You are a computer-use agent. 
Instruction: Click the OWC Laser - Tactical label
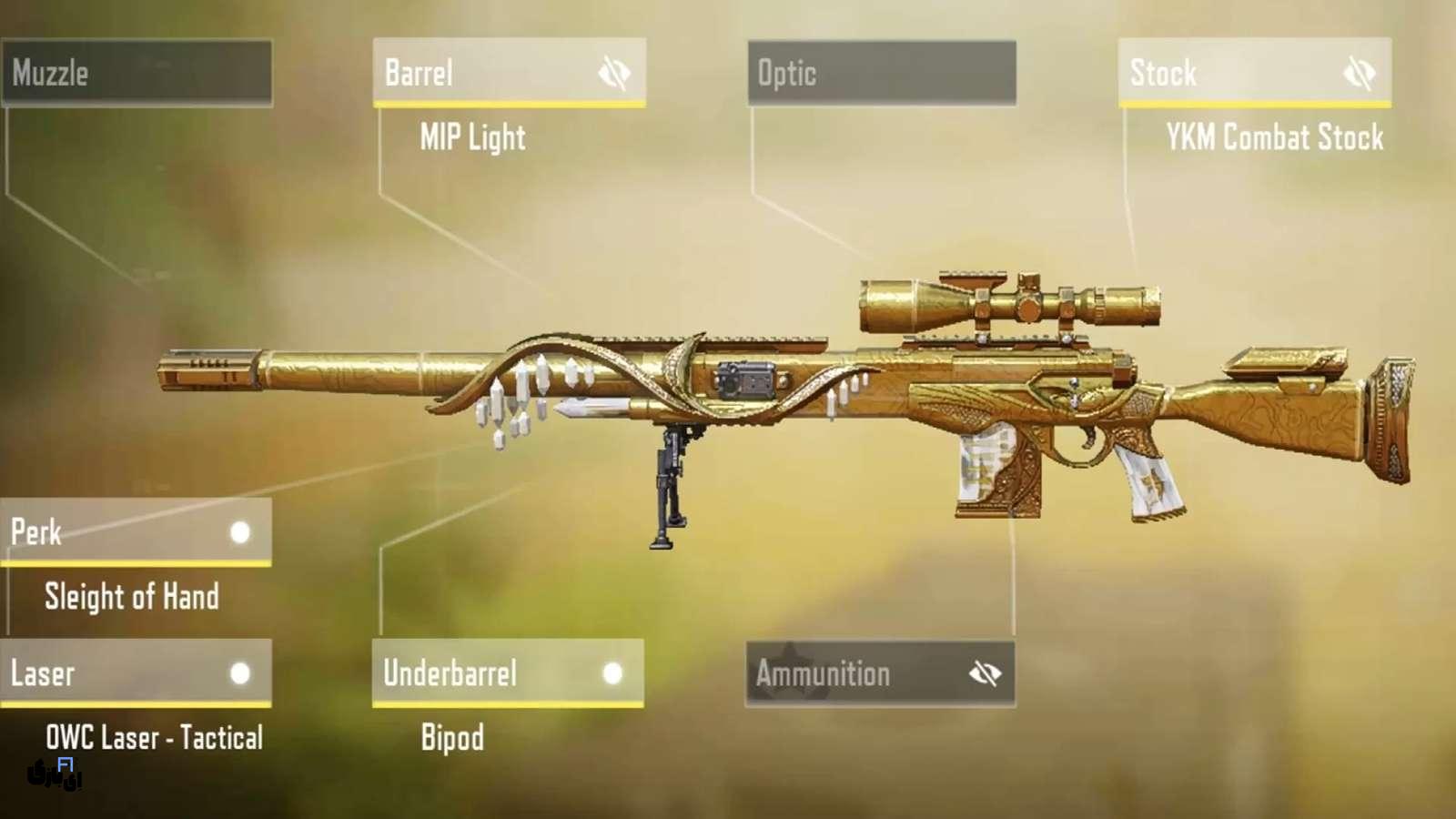(x=154, y=737)
